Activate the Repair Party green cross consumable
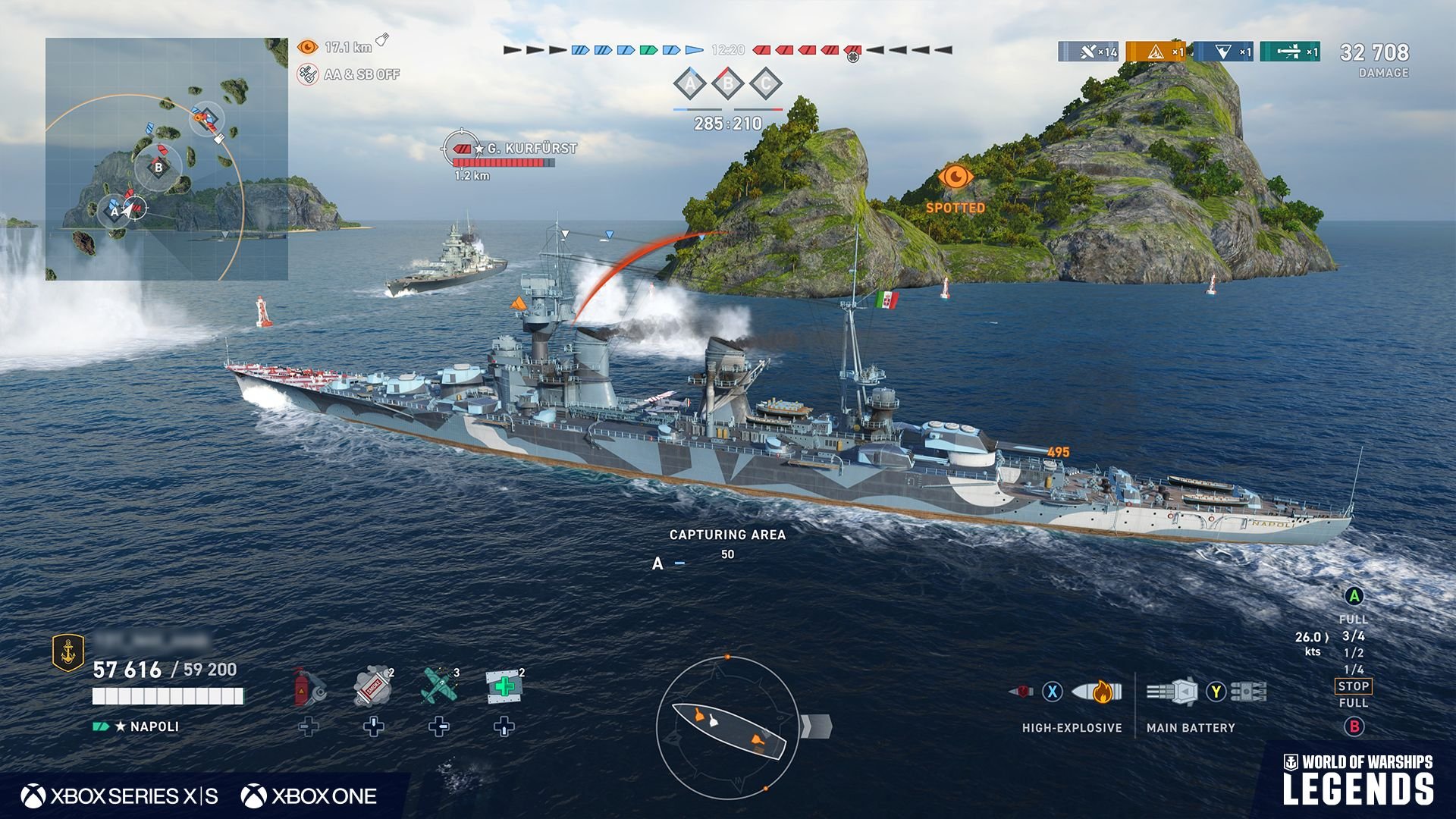 pyautogui.click(x=504, y=686)
